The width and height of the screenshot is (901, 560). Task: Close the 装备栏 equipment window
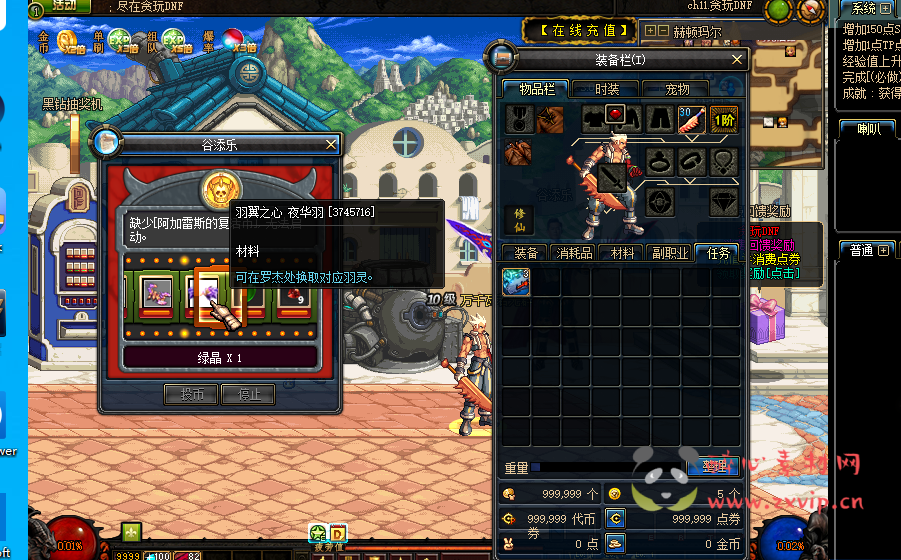[738, 60]
